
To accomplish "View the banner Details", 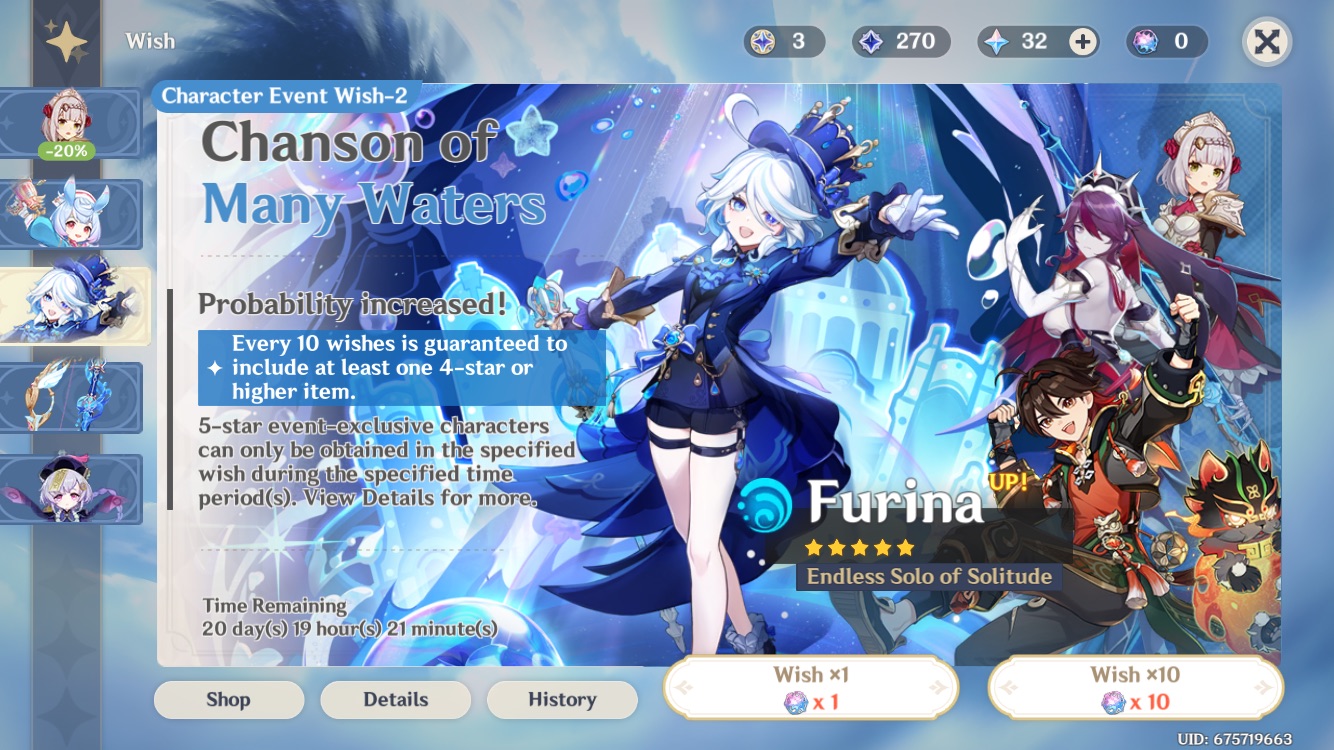I will 395,700.
